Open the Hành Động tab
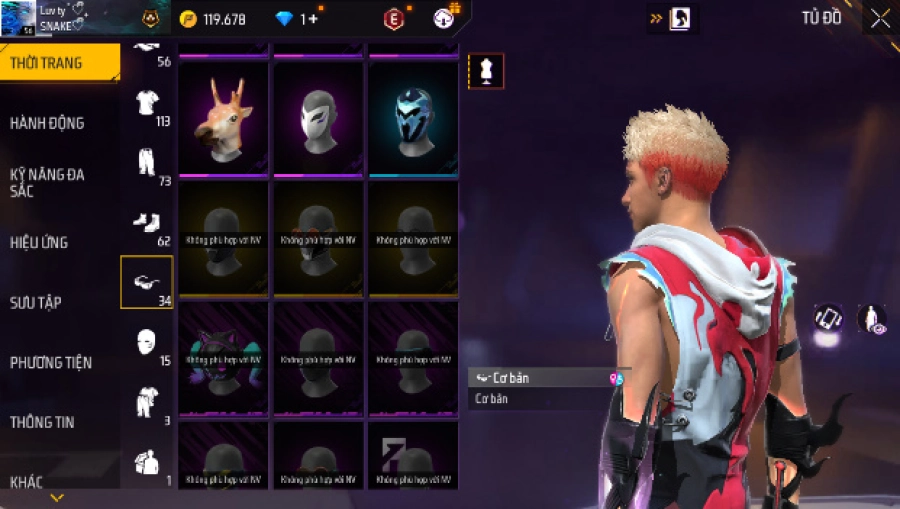 pos(47,123)
